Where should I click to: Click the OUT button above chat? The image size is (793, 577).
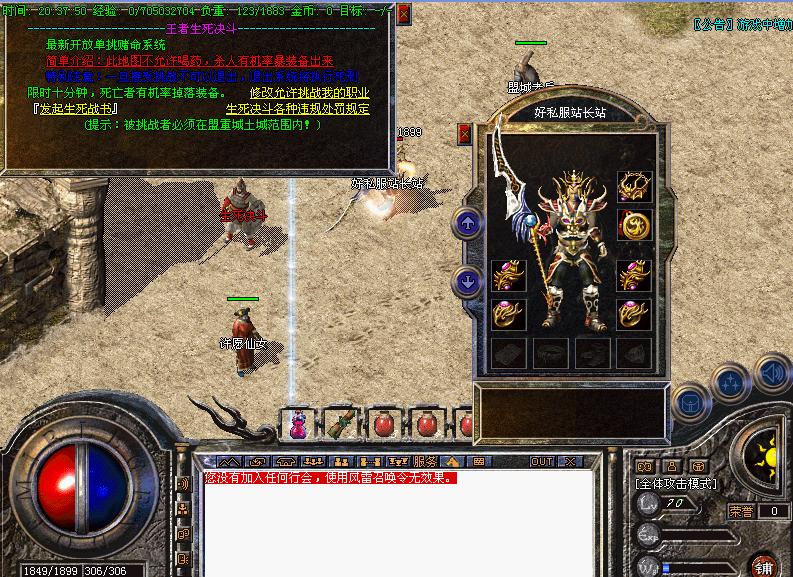pos(541,461)
